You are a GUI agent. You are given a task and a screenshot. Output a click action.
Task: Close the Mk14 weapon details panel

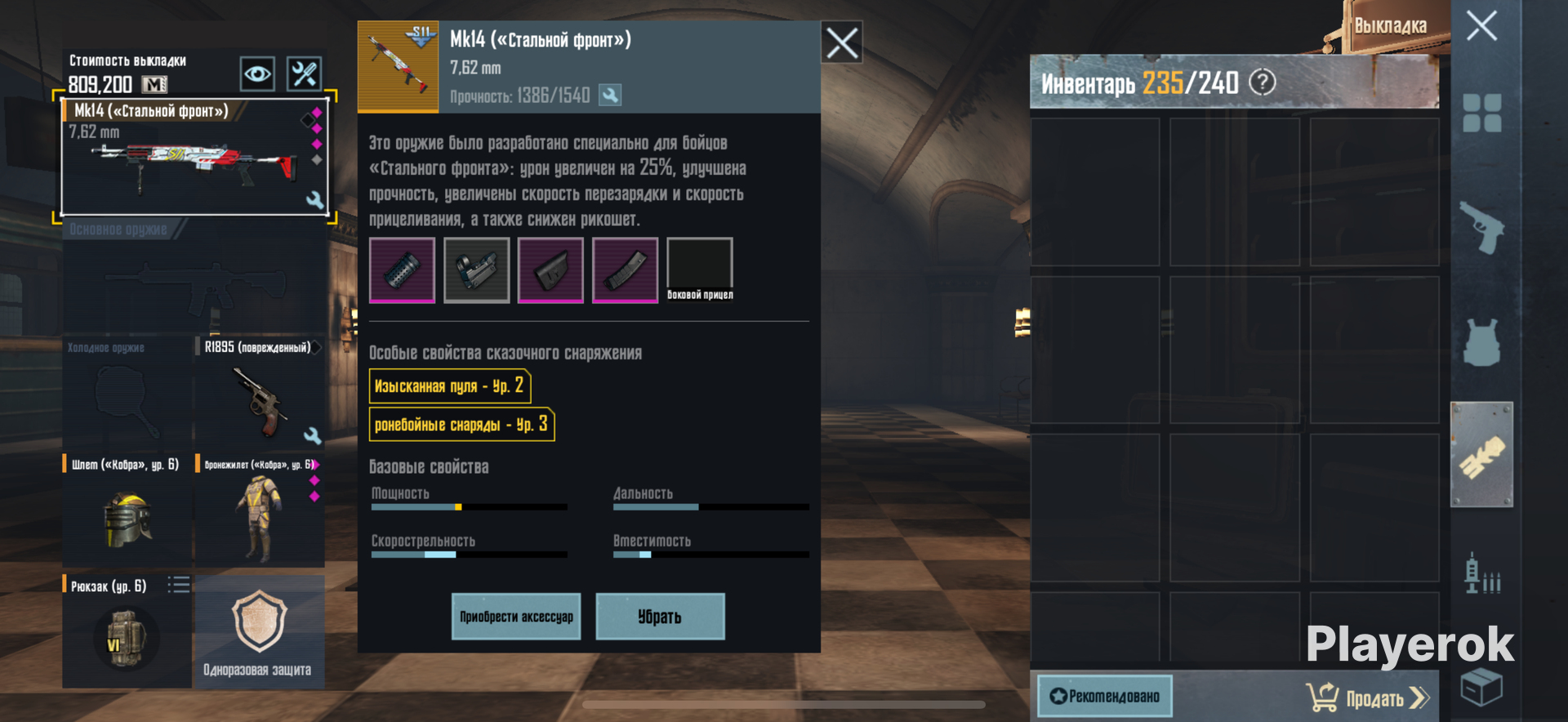coord(842,42)
